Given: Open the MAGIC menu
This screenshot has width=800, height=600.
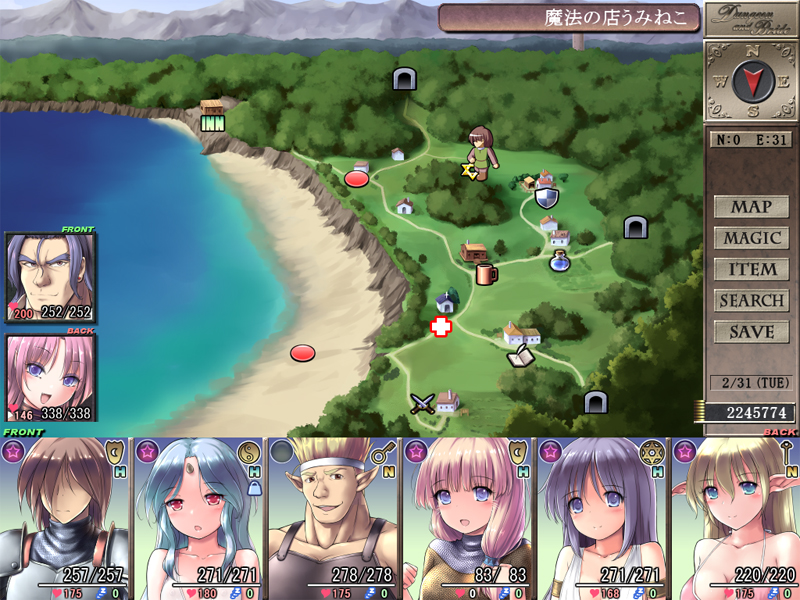Looking at the screenshot, I should [x=751, y=238].
